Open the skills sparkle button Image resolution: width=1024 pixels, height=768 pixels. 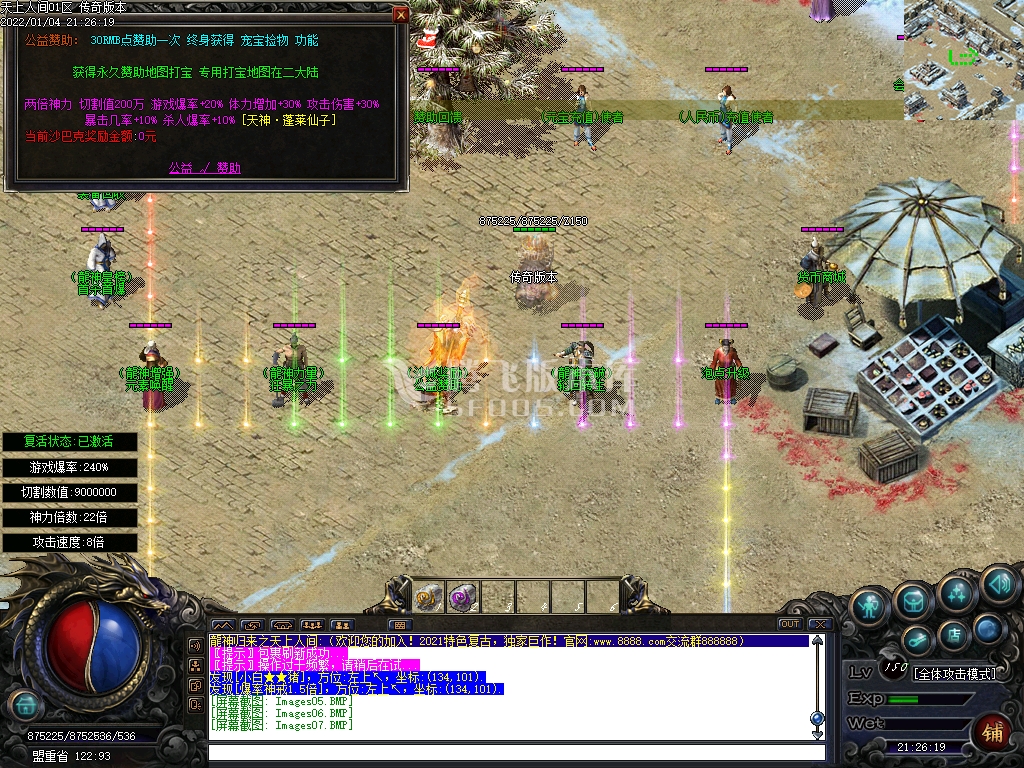957,592
